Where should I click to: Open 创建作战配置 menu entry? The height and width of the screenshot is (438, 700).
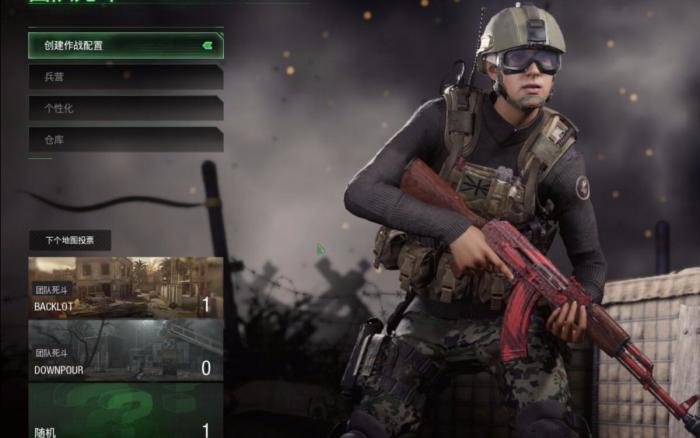(x=125, y=45)
